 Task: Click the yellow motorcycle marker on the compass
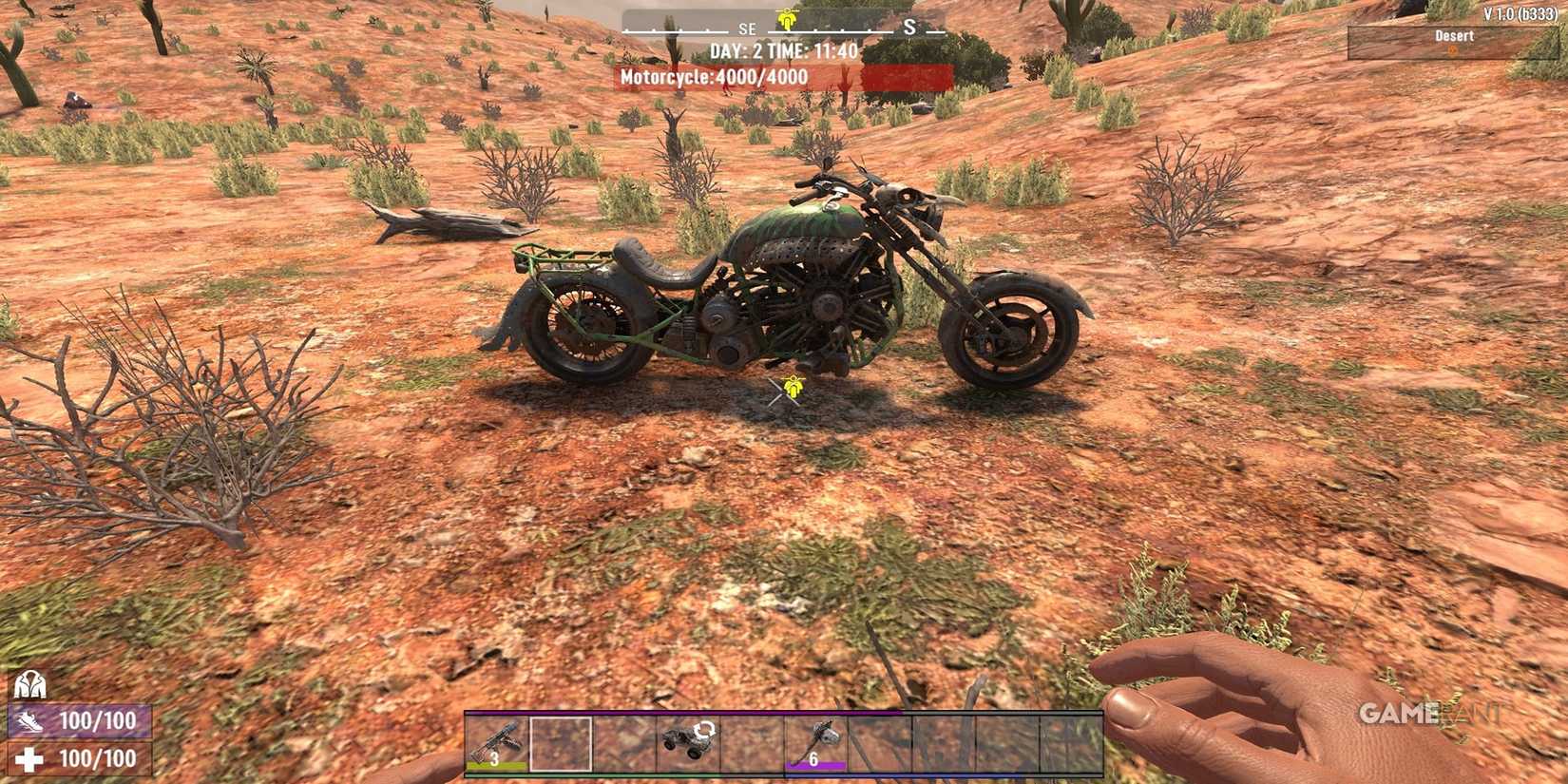point(786,16)
